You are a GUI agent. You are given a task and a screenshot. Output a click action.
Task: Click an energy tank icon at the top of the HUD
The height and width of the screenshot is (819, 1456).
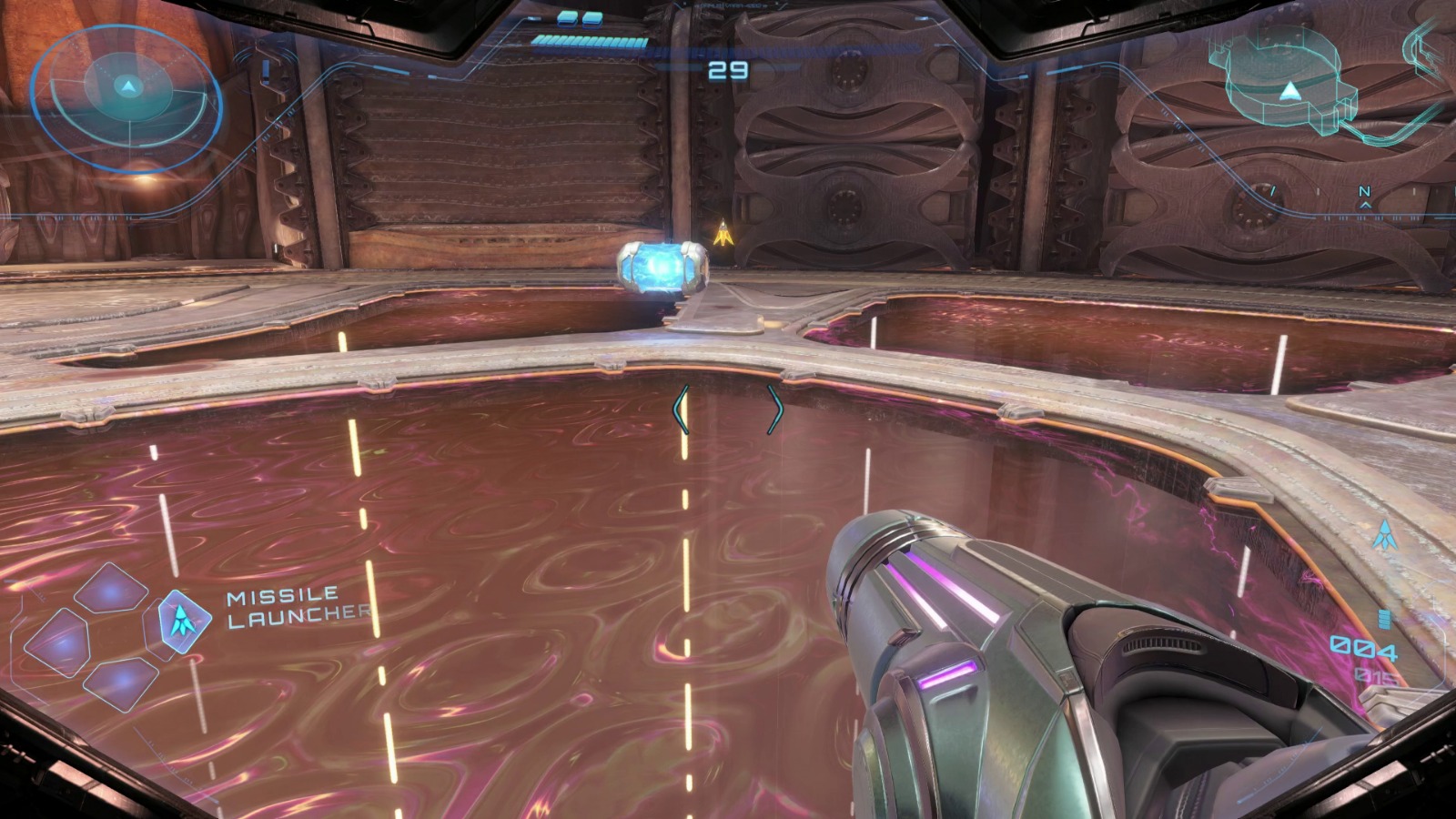coord(569,16)
